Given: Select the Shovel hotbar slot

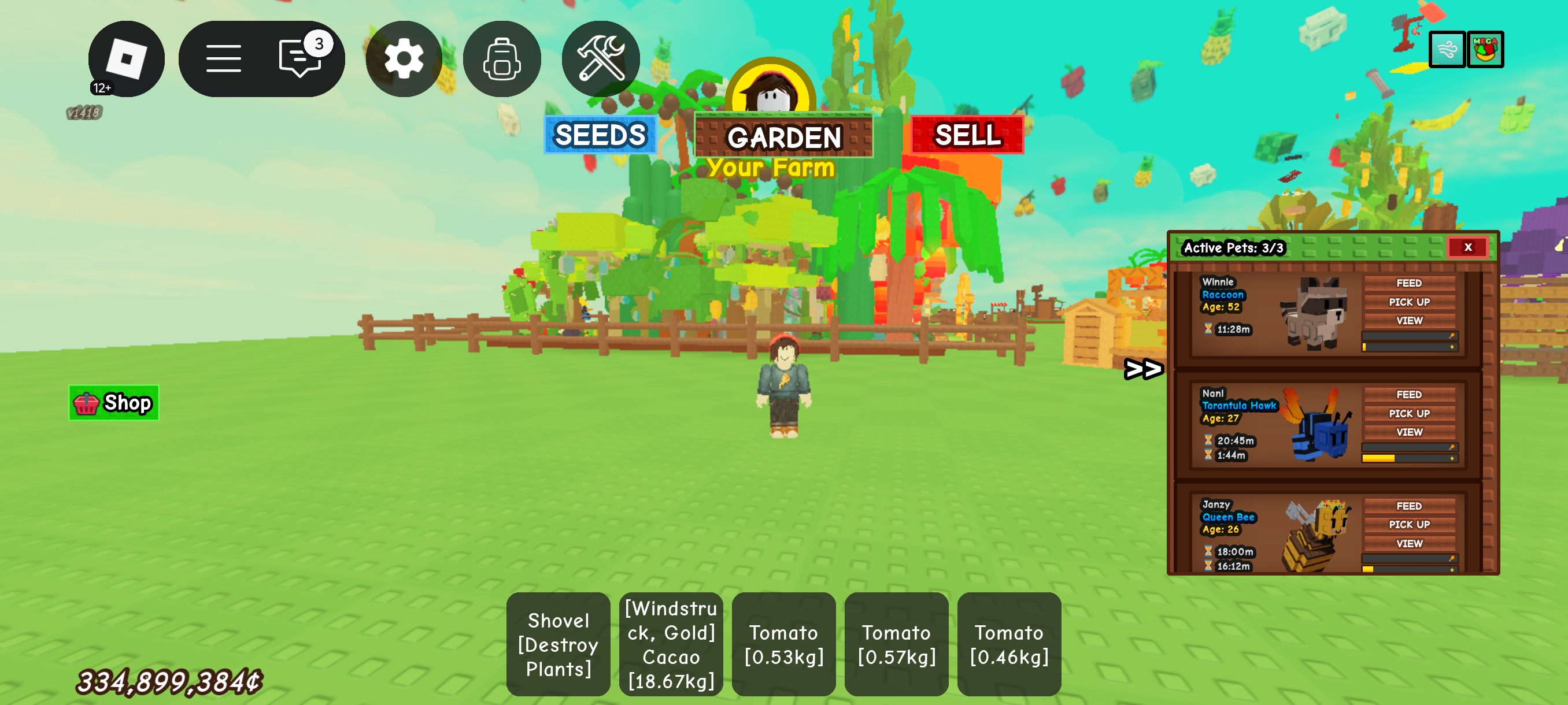Looking at the screenshot, I should coord(557,644).
